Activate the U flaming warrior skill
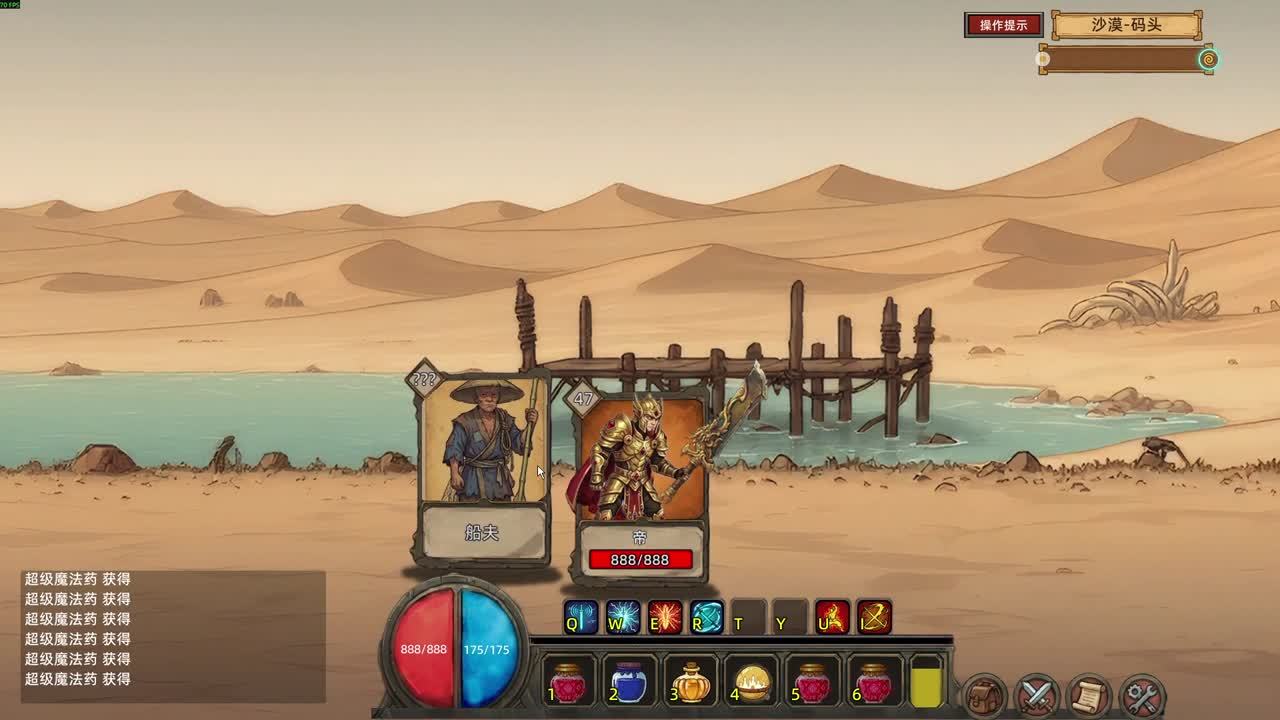 coord(832,617)
